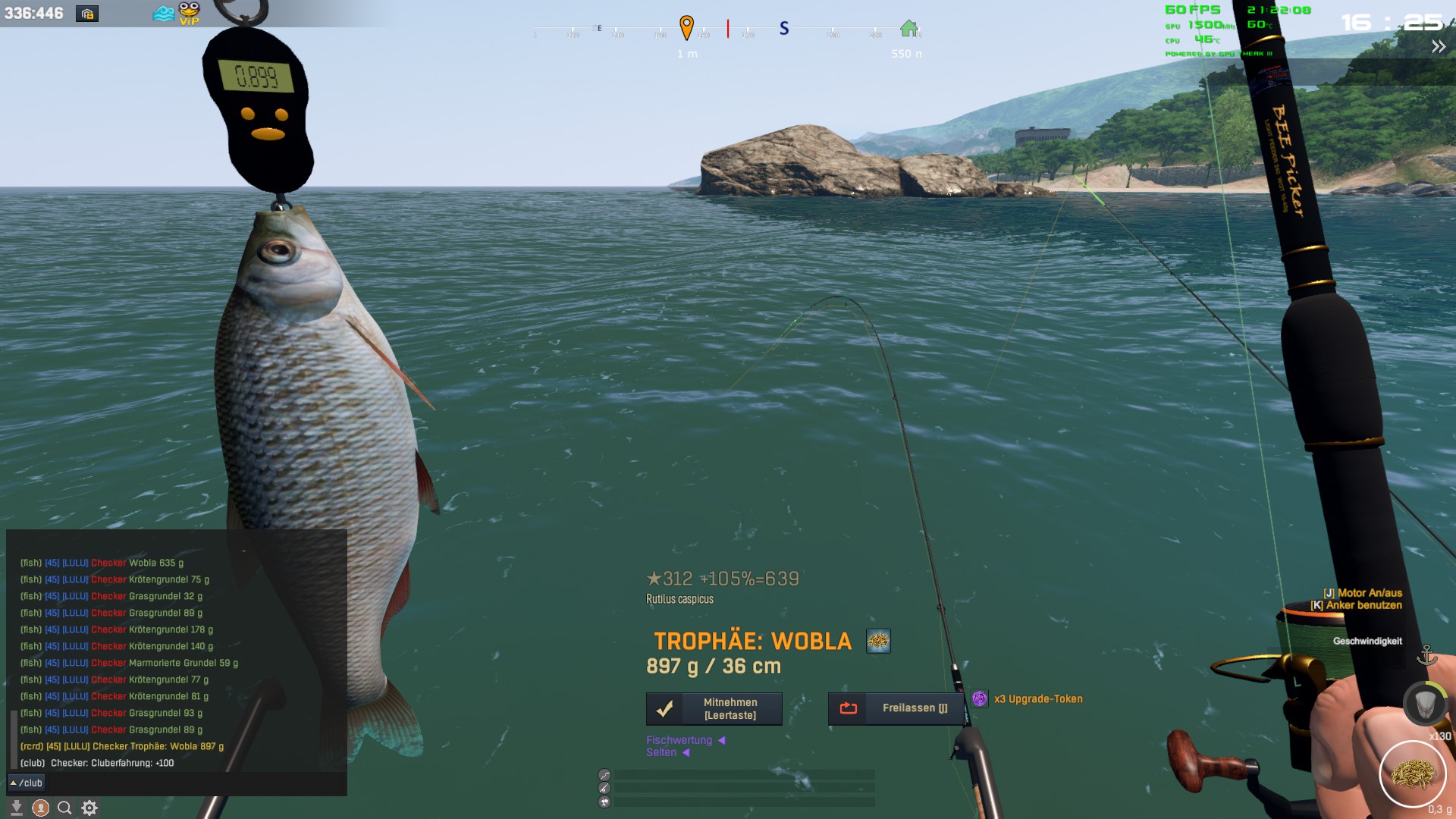Open chat search with the magnifier
The width and height of the screenshot is (1456, 819).
65,808
